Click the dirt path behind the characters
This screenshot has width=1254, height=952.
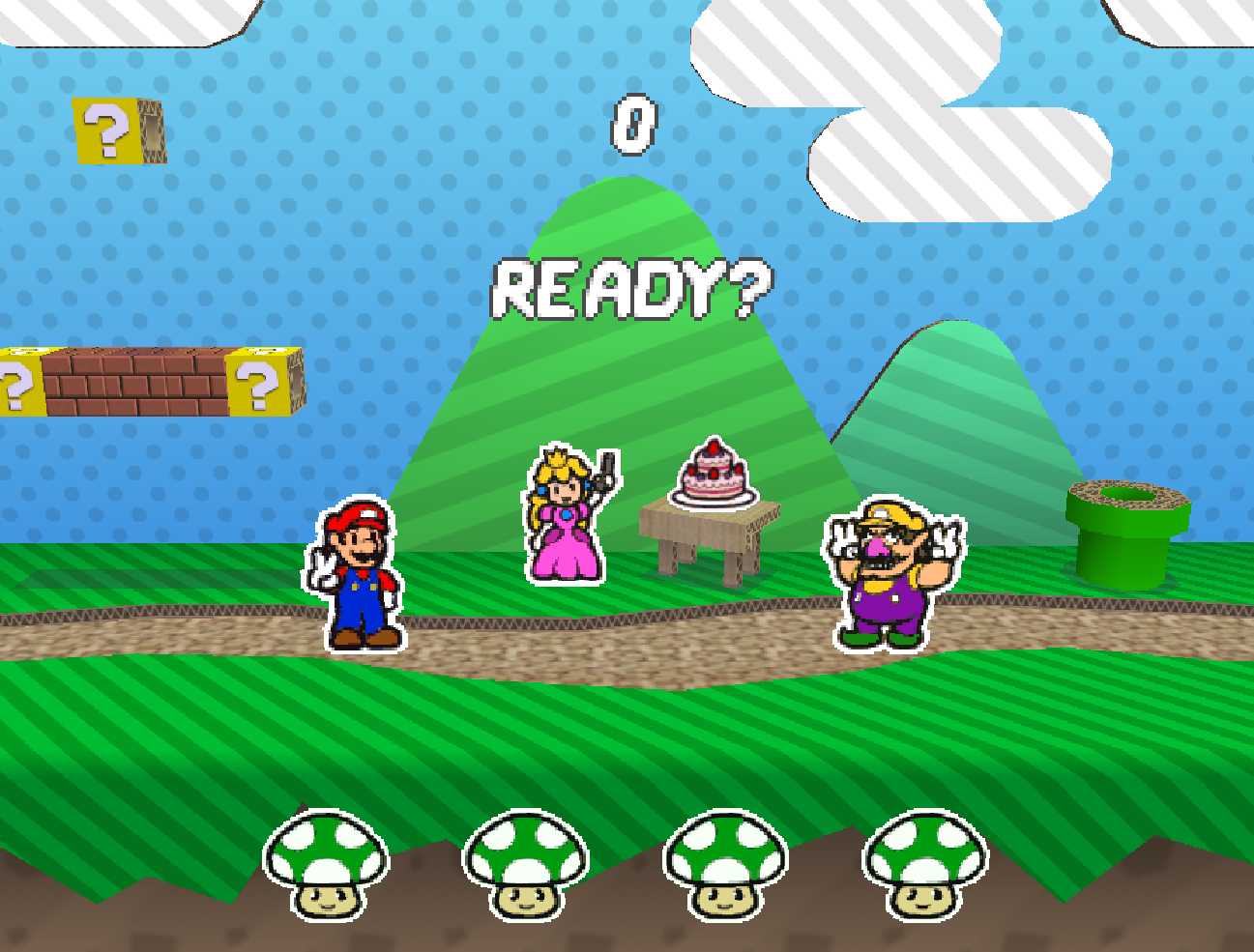(x=580, y=633)
